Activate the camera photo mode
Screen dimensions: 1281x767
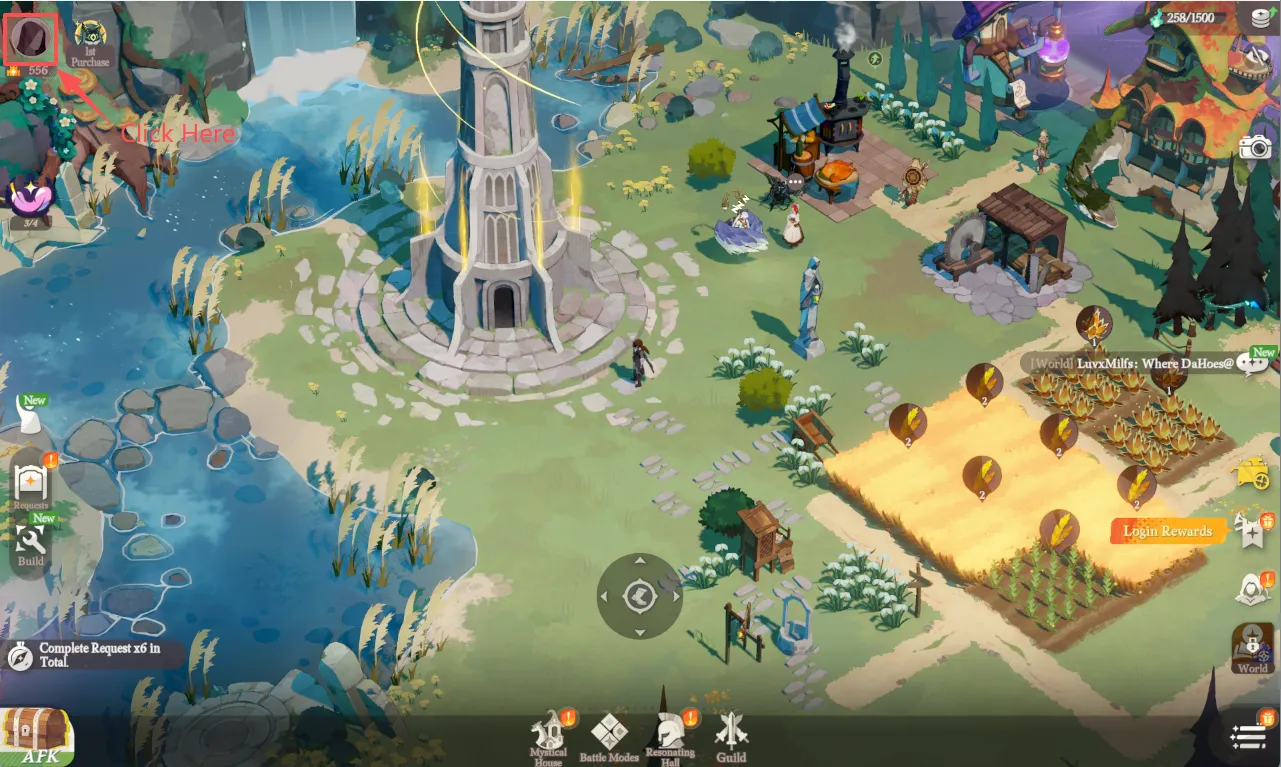click(x=1255, y=148)
